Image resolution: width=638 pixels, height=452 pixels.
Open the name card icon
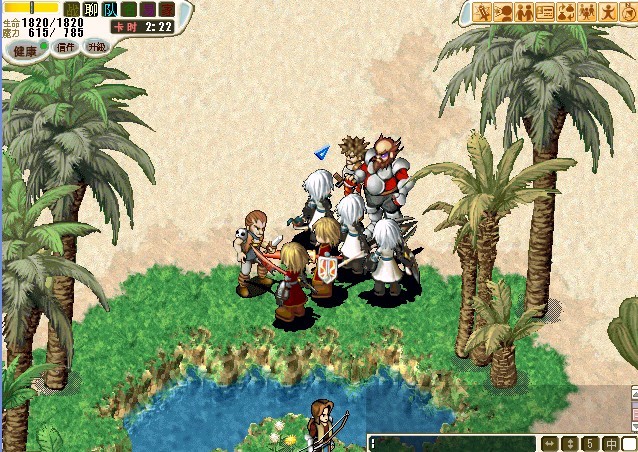tap(545, 13)
